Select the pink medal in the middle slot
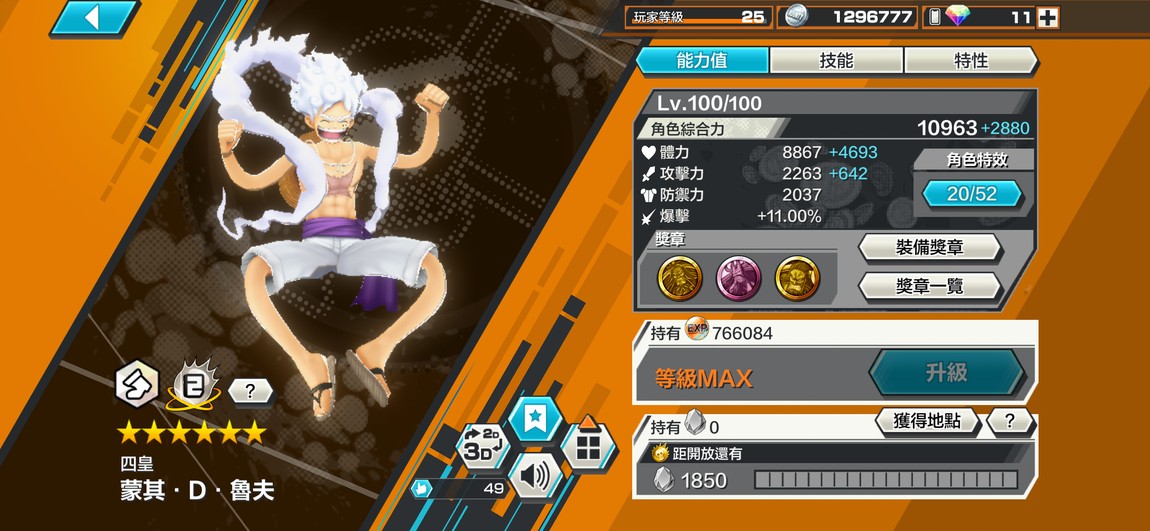This screenshot has height=531, width=1150. coord(739,279)
